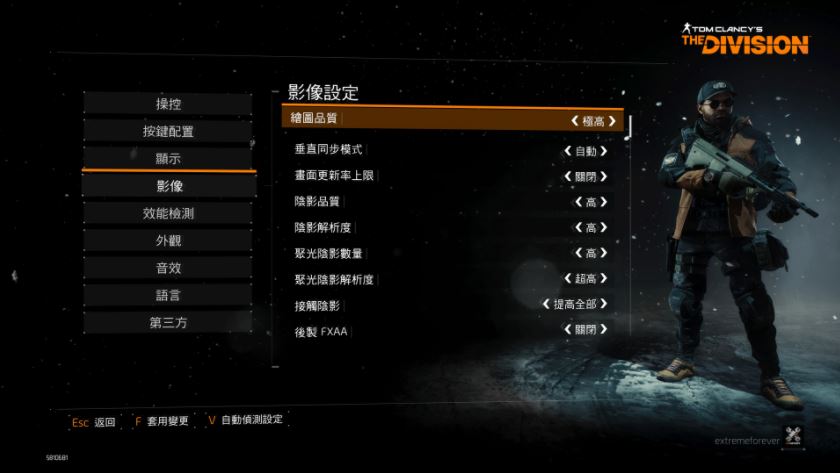Advance 垂直同步模式 V-sync mode with right arrow
Screen dimensions: 840x473
pyautogui.click(x=604, y=151)
